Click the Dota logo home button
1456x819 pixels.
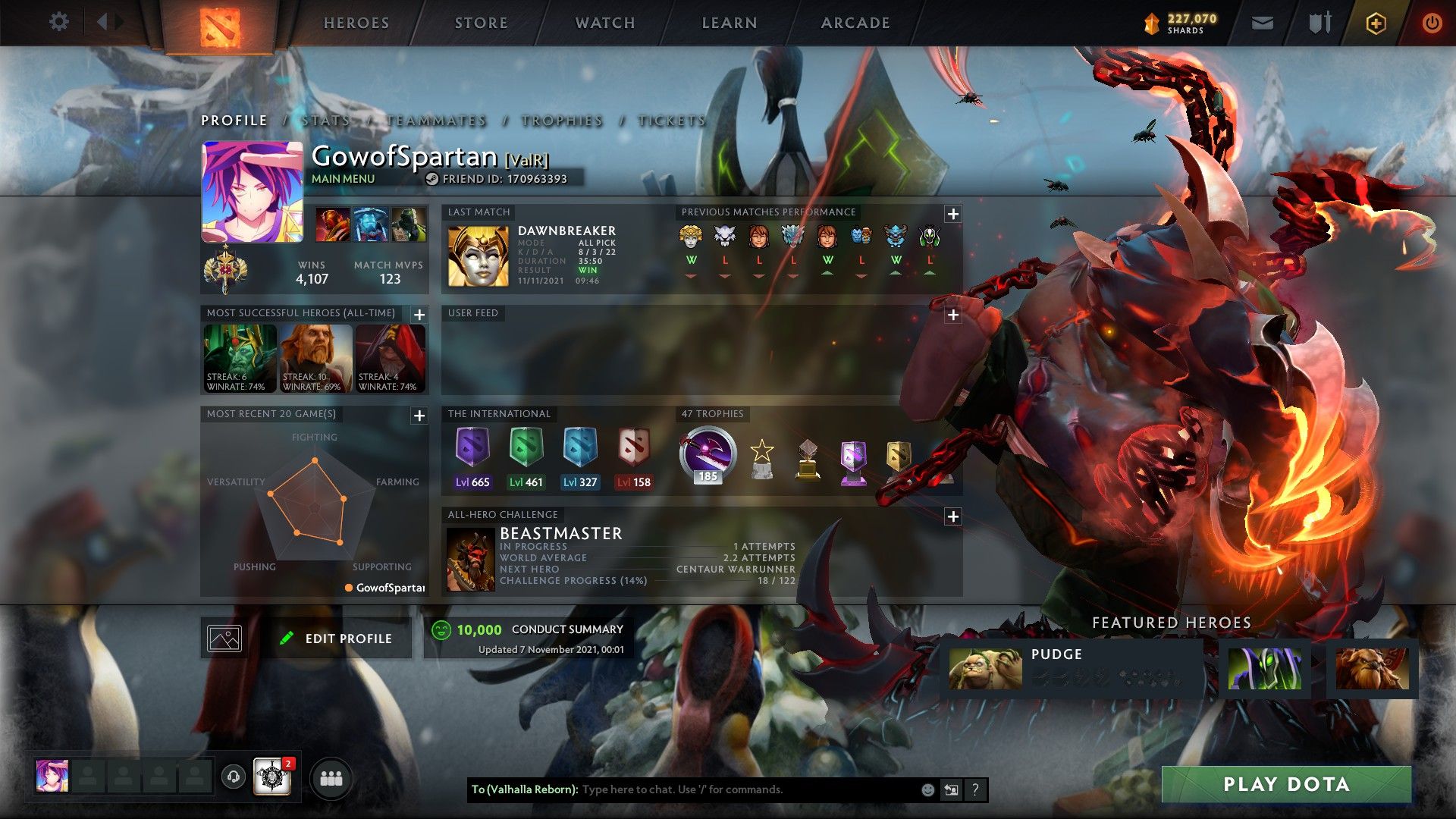pyautogui.click(x=219, y=27)
